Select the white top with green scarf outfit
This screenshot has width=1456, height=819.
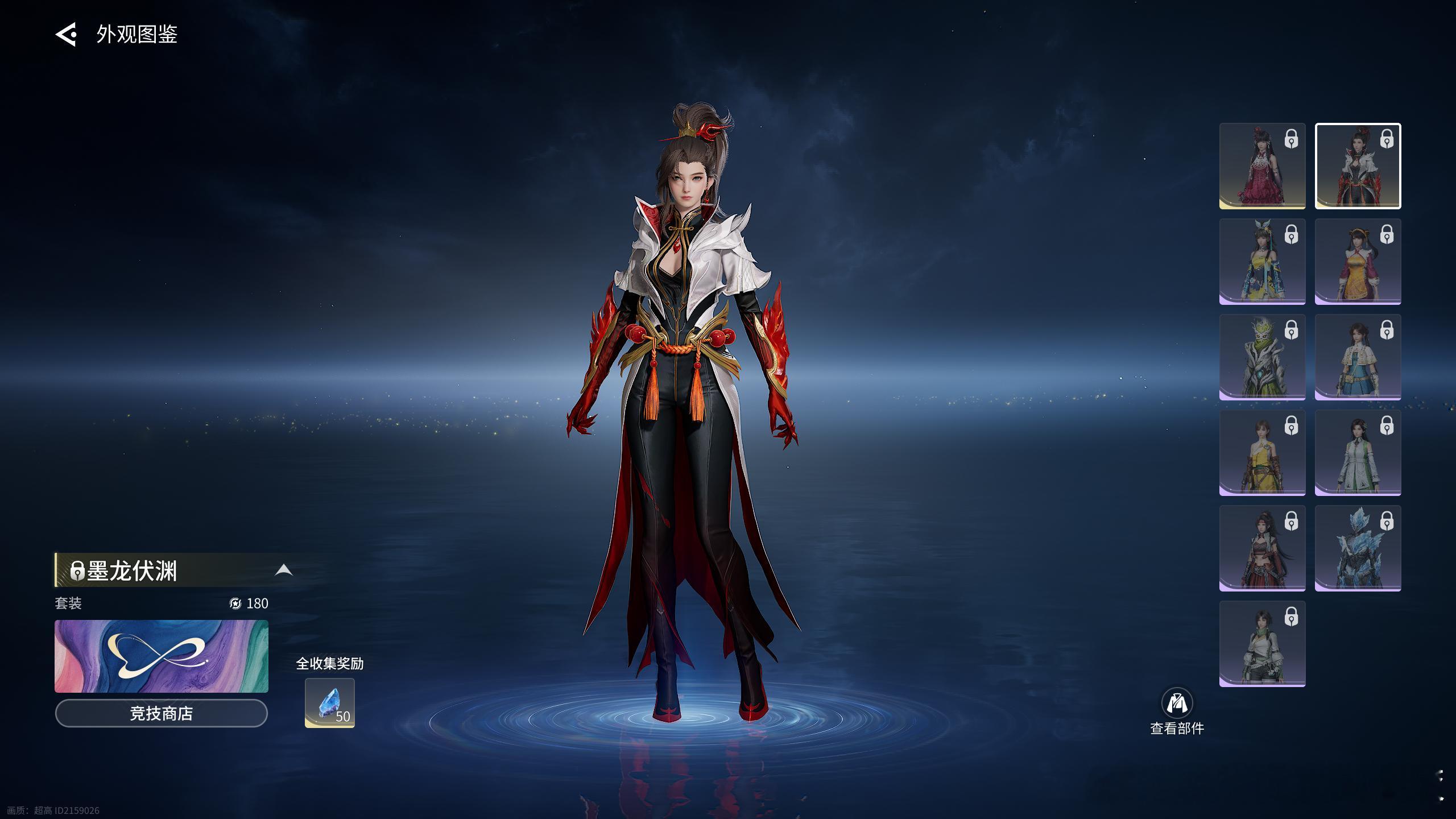pos(1262,644)
